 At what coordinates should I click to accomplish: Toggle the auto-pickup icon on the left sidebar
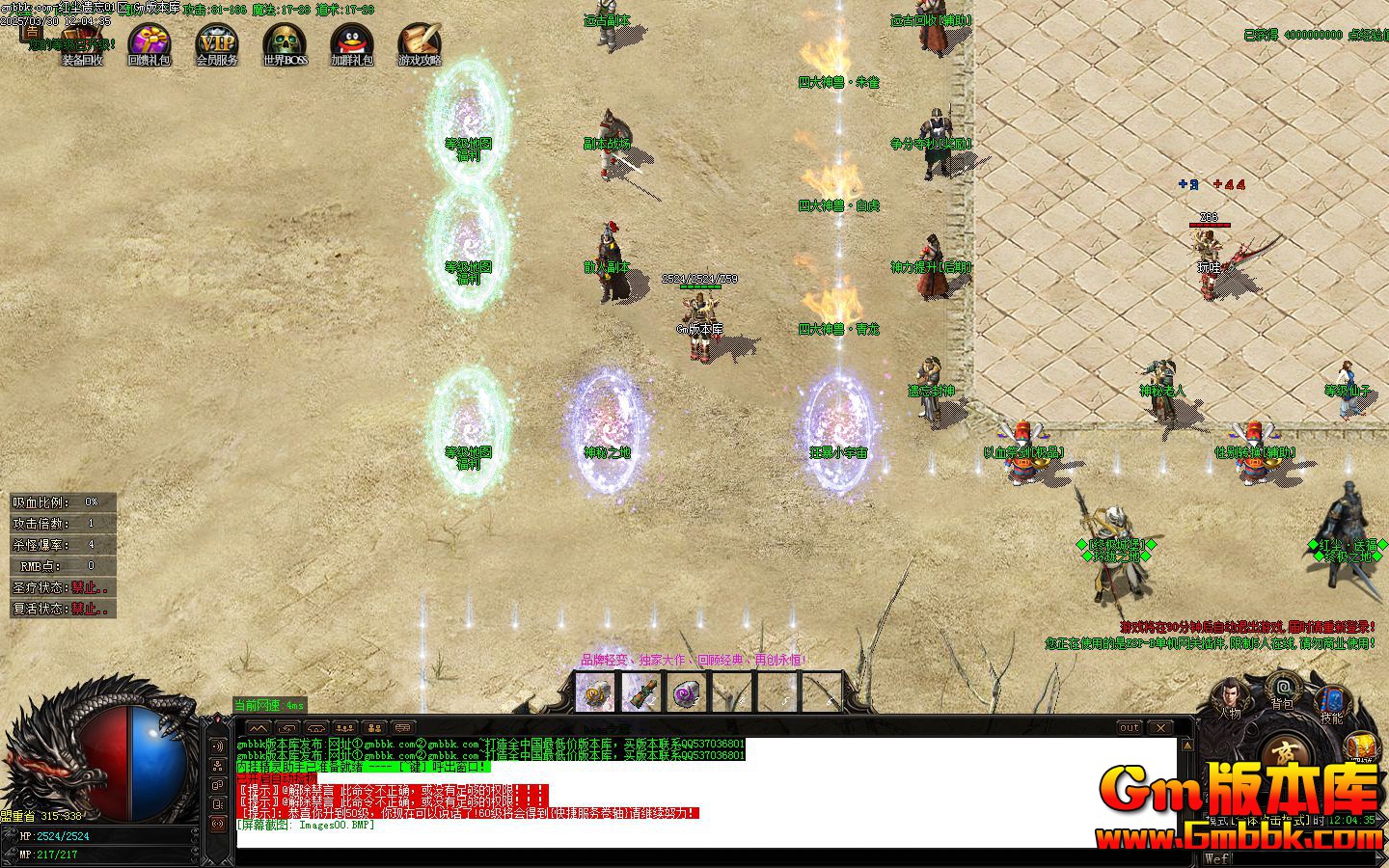click(x=218, y=825)
